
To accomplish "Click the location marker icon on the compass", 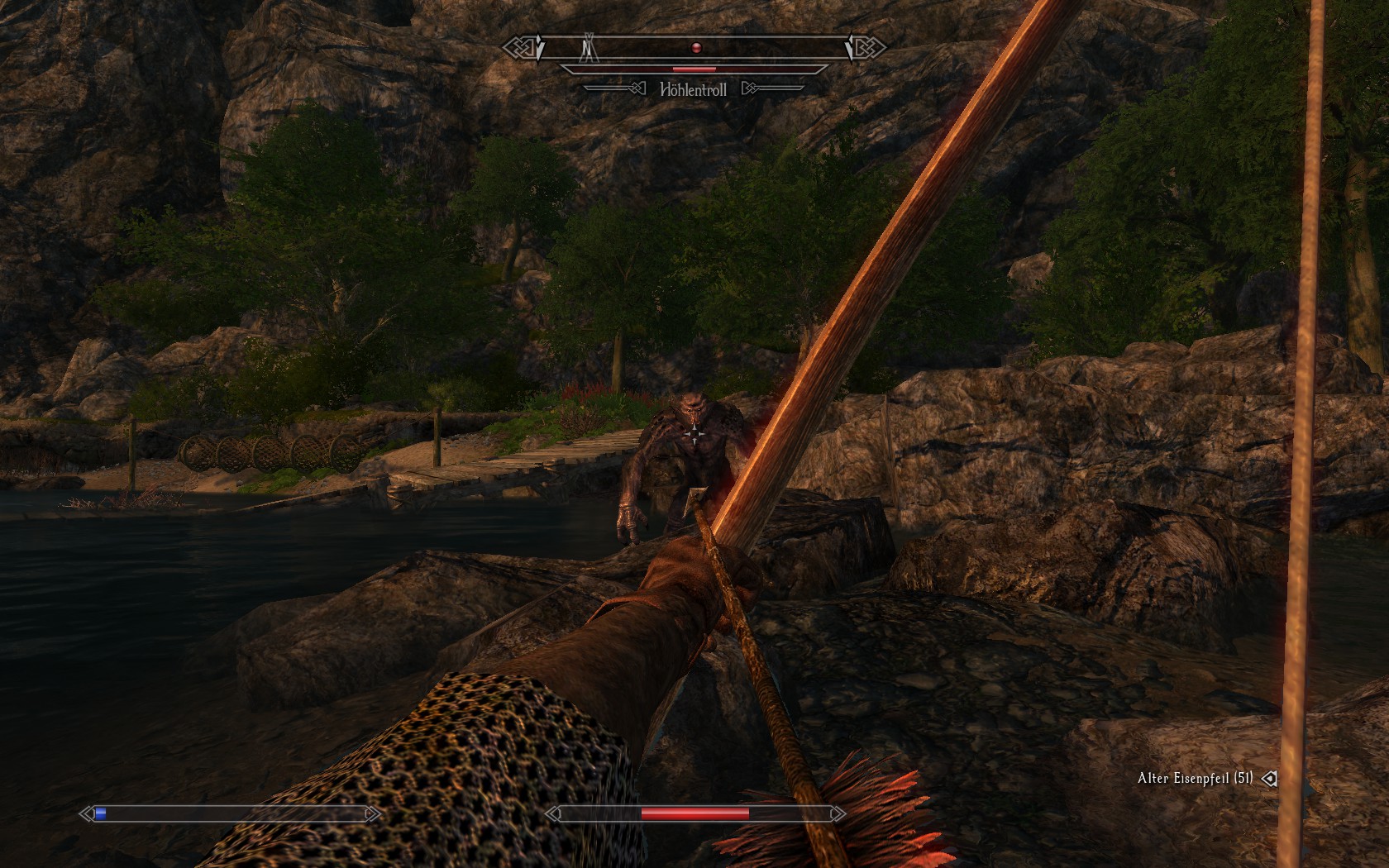I will pos(589,48).
